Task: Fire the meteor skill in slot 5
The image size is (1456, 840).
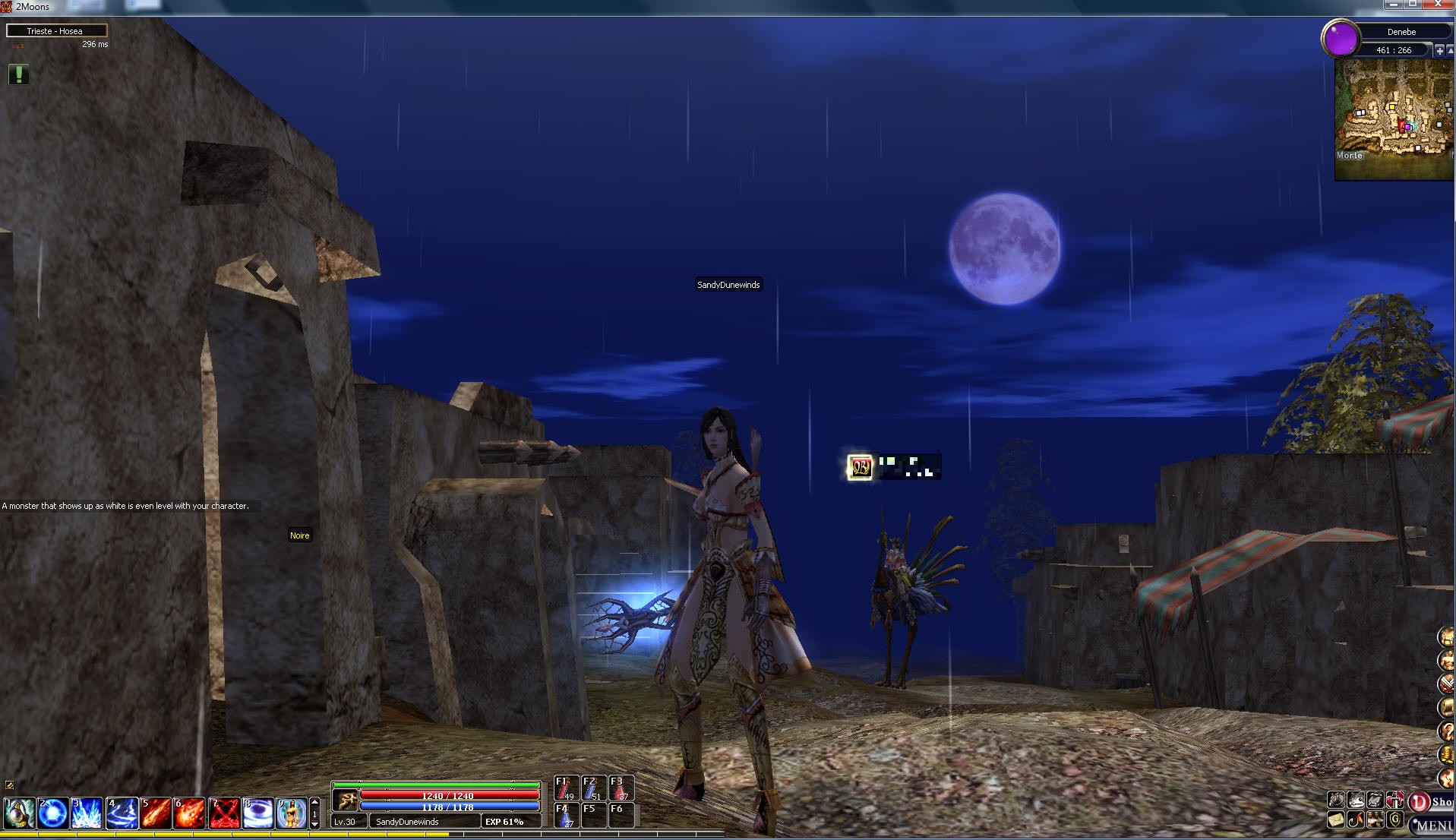Action: pyautogui.click(x=156, y=813)
